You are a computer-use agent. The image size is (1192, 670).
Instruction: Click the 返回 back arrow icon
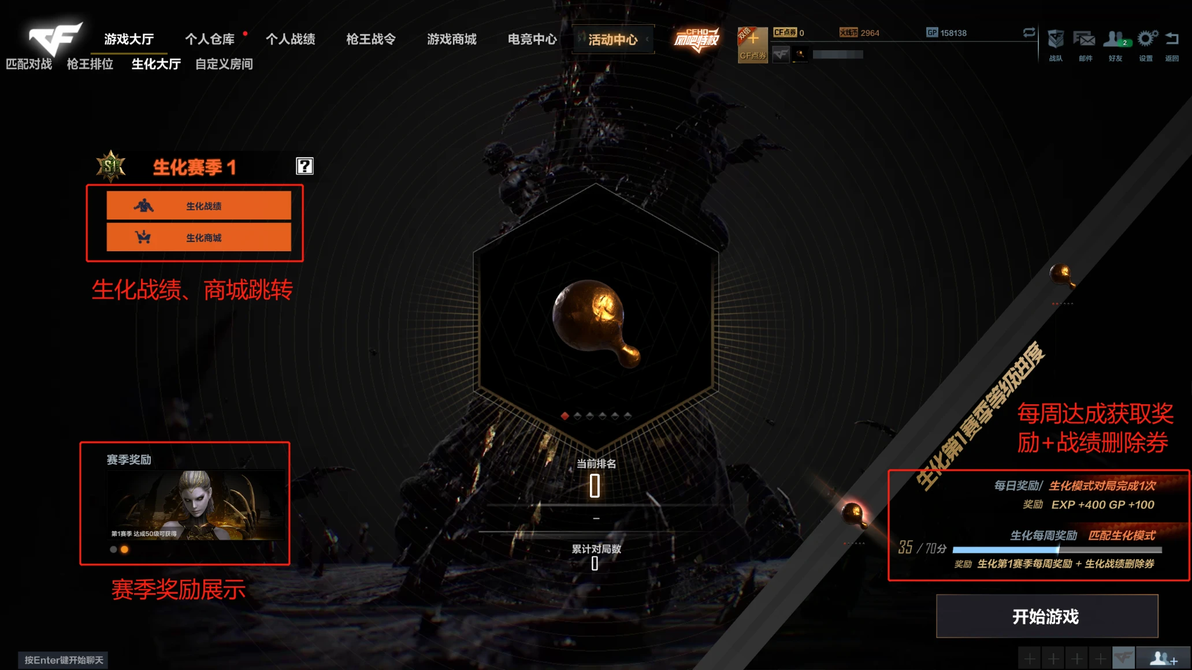[1172, 43]
